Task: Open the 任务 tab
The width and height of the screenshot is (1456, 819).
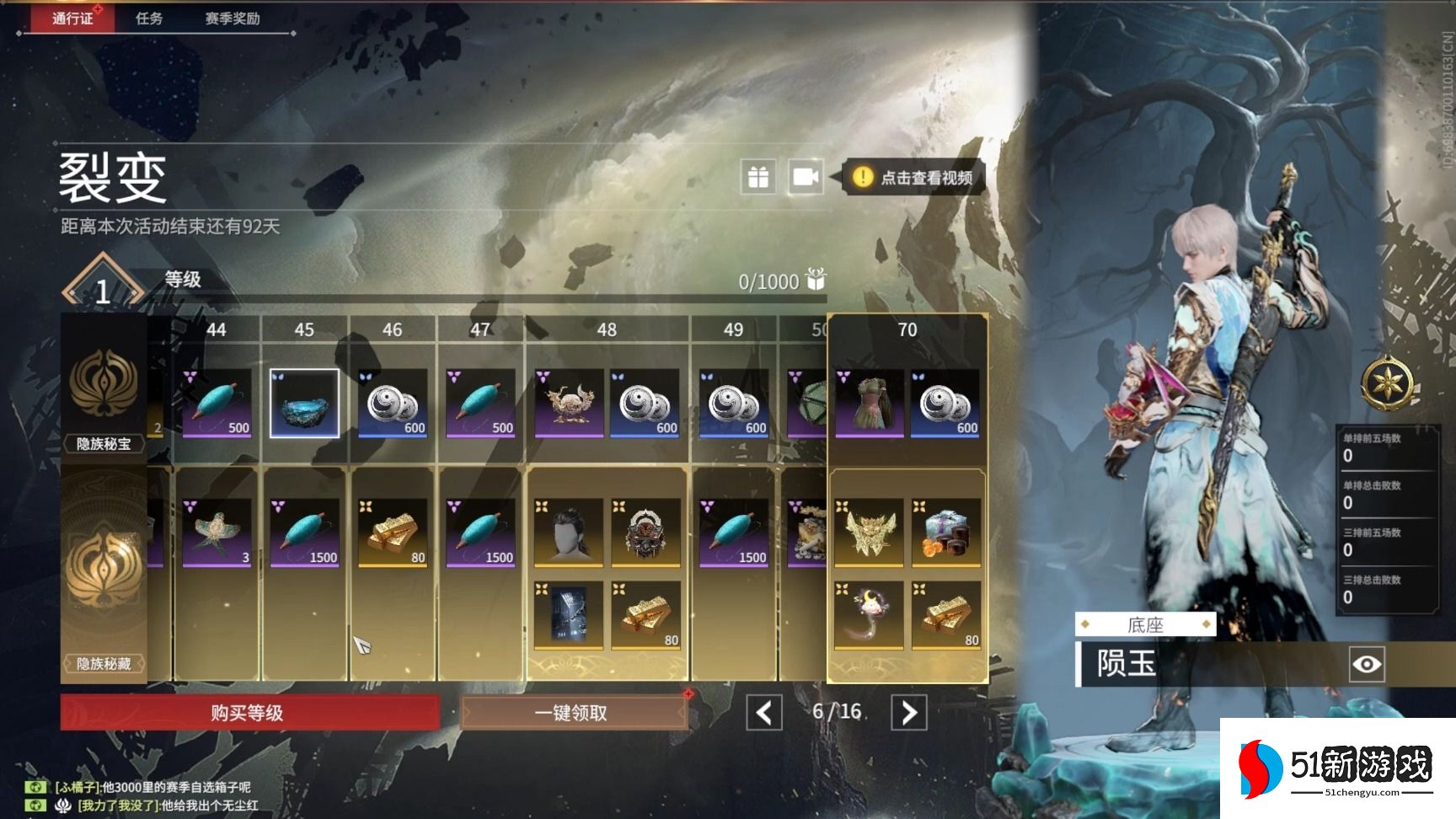Action: click(149, 18)
